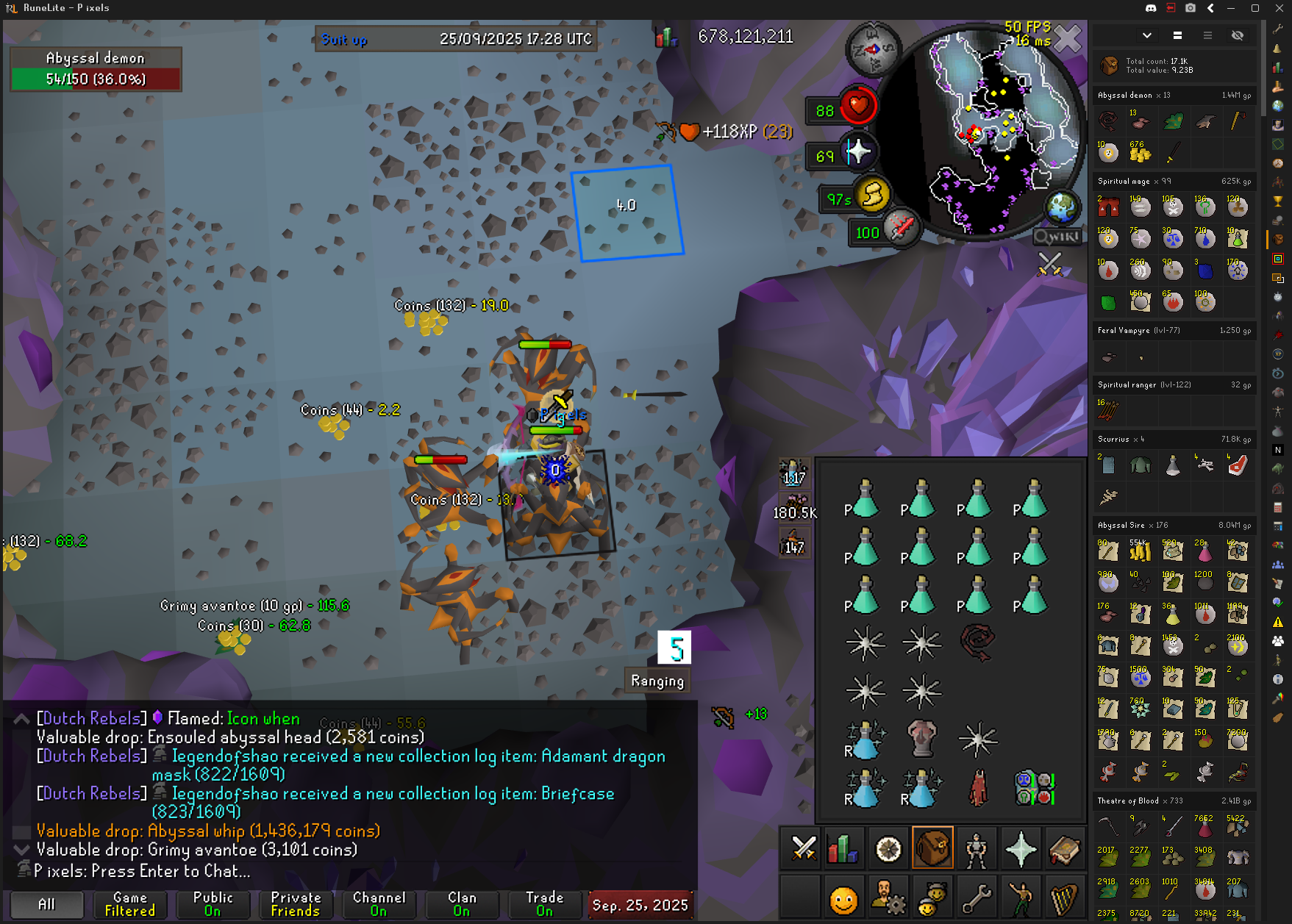Minimize the RuneLite window
The width and height of the screenshot is (1292, 924).
point(1230,8)
